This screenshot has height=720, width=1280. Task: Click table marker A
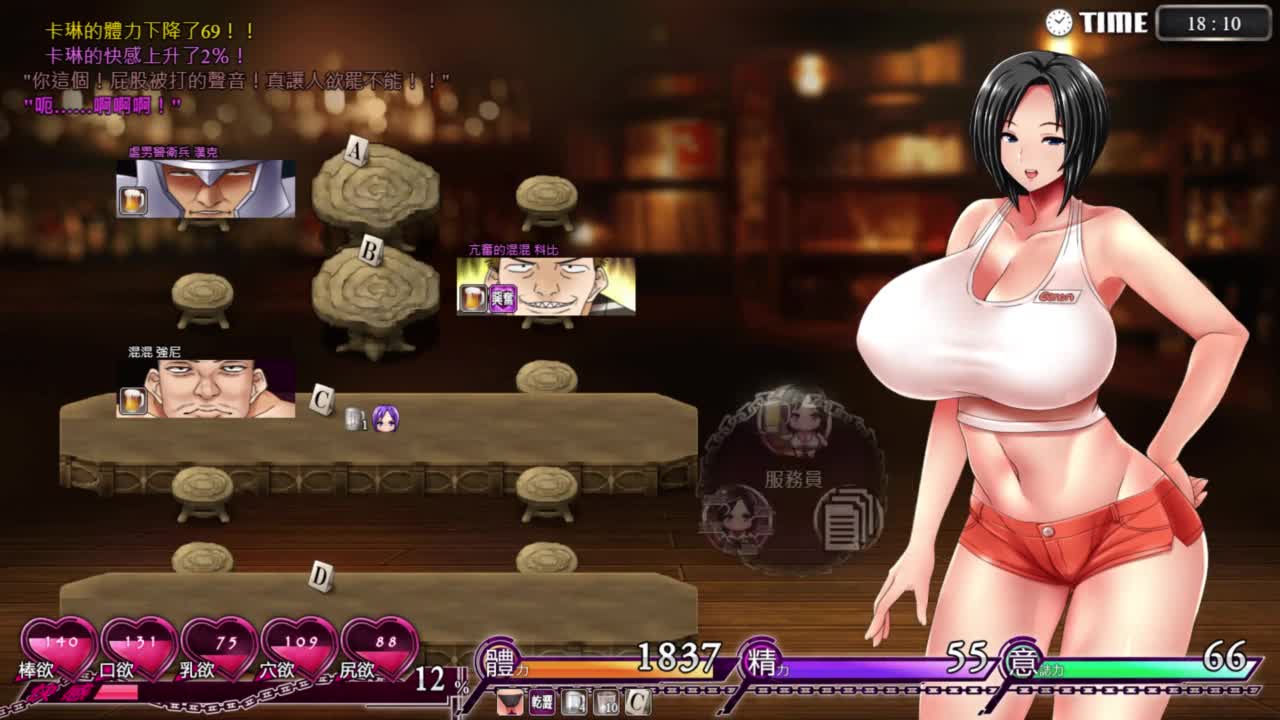pyautogui.click(x=356, y=152)
